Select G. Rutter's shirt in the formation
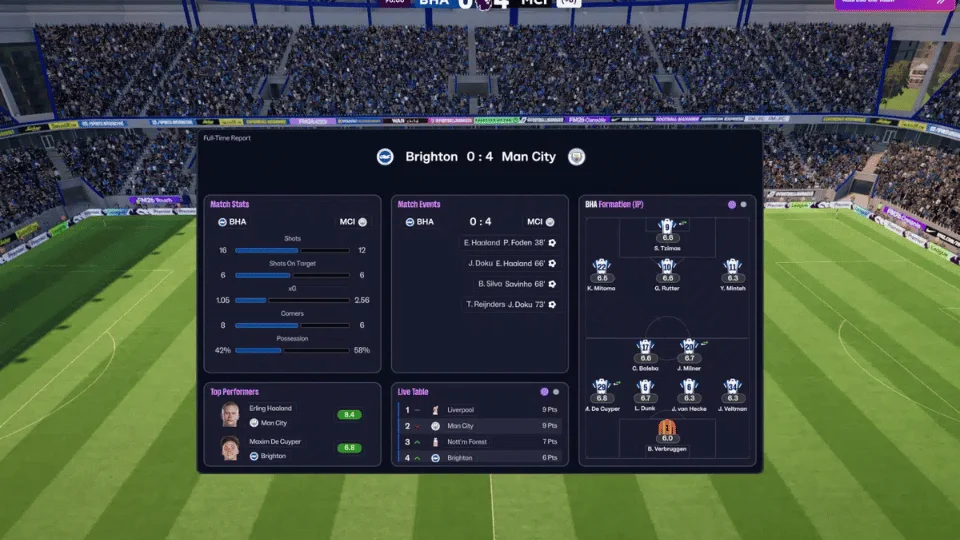 tap(667, 268)
